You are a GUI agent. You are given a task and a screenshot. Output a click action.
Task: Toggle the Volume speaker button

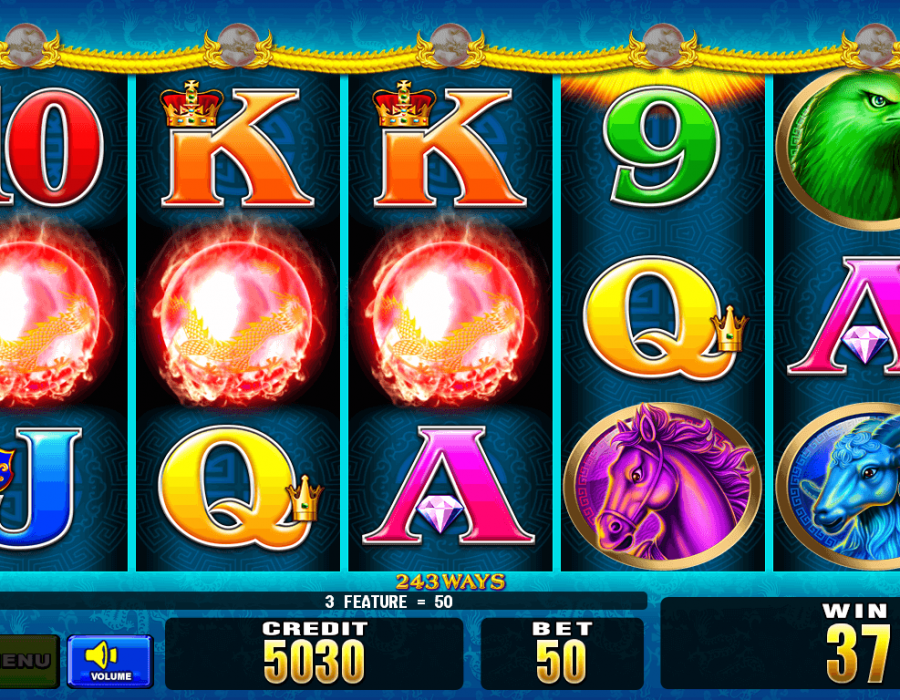coord(110,660)
